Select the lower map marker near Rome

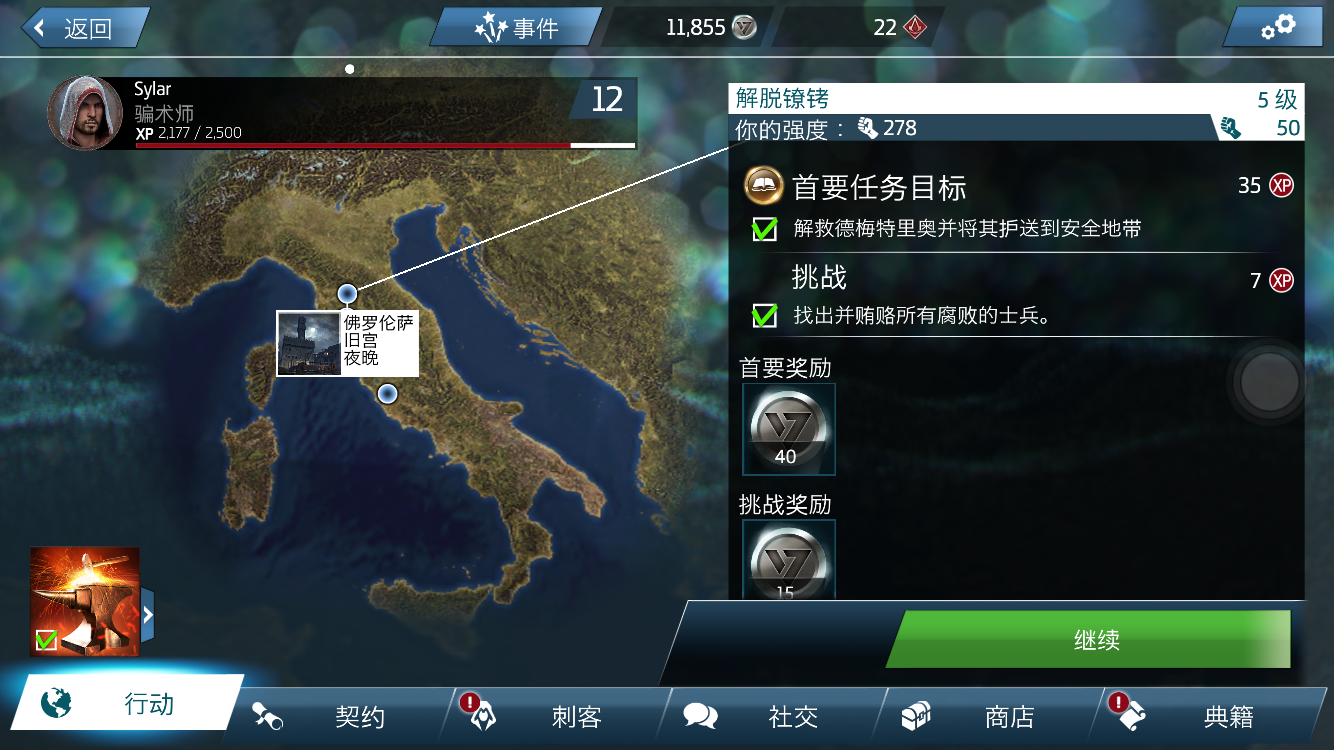388,393
